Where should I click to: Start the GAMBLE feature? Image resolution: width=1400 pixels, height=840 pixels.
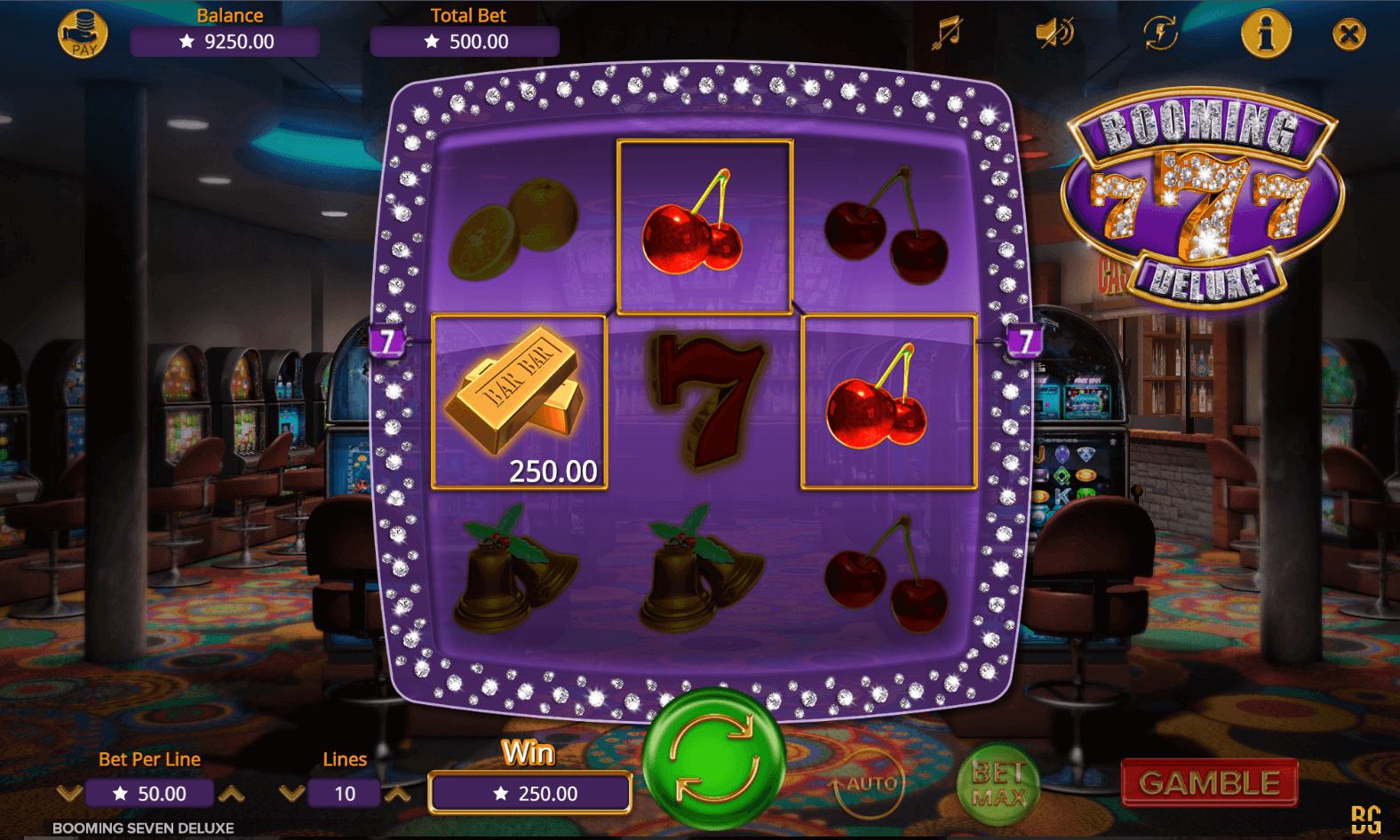1209,783
